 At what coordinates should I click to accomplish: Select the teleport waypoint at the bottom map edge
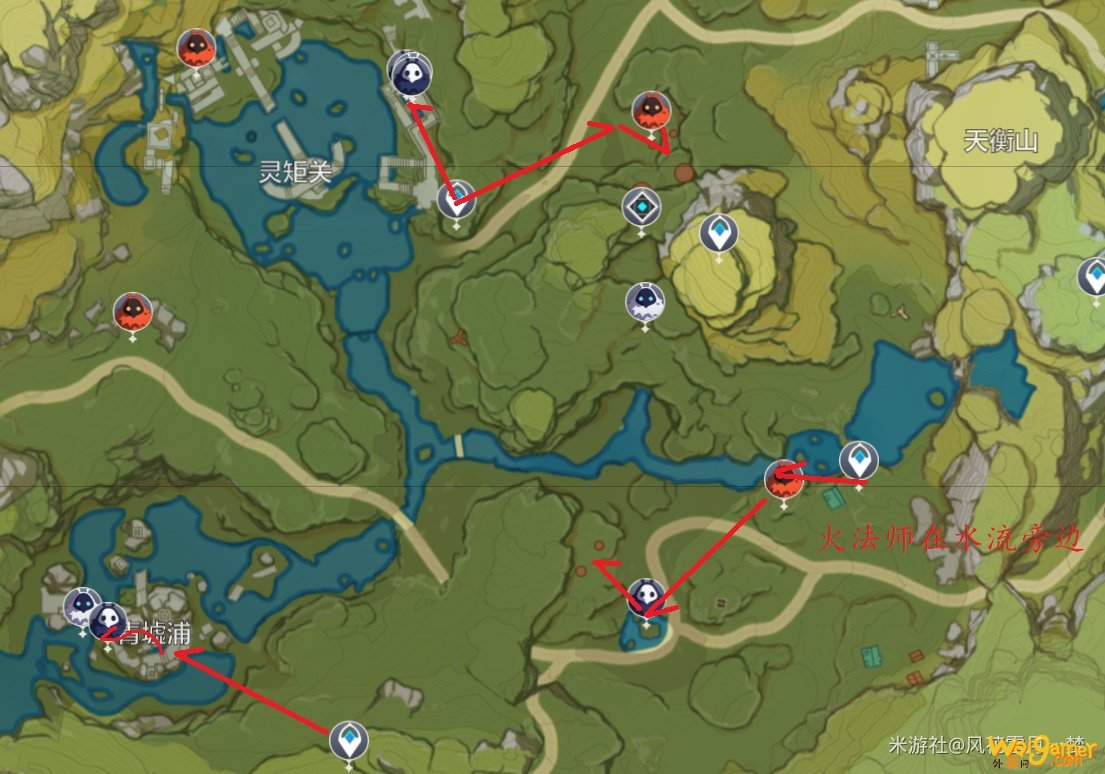[x=348, y=741]
